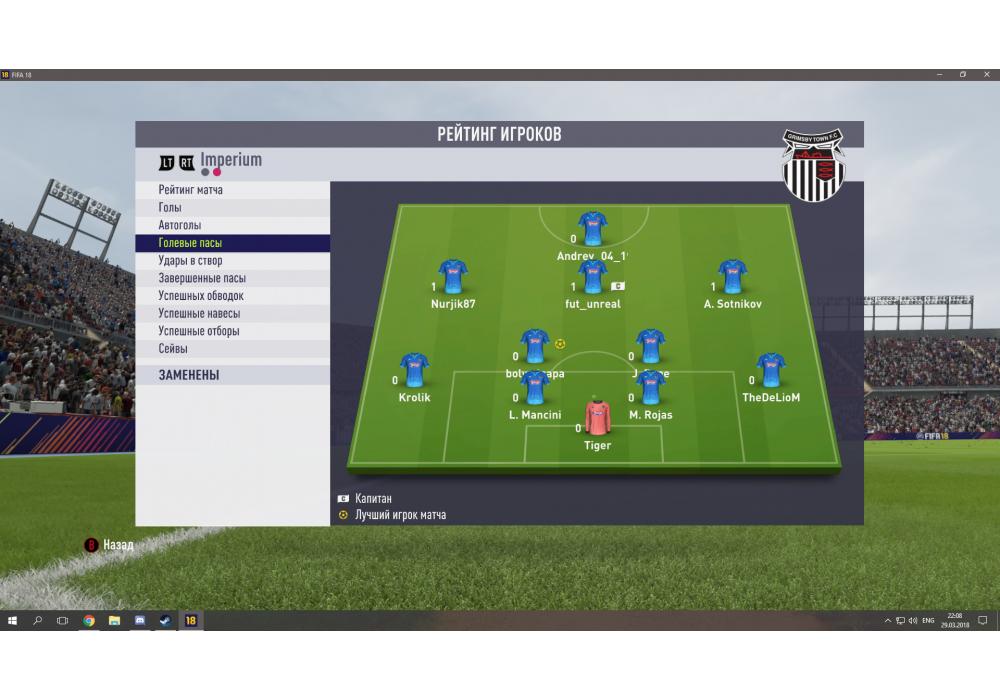
Task: Choose A. Sotnikov on the pitch
Action: [x=732, y=278]
